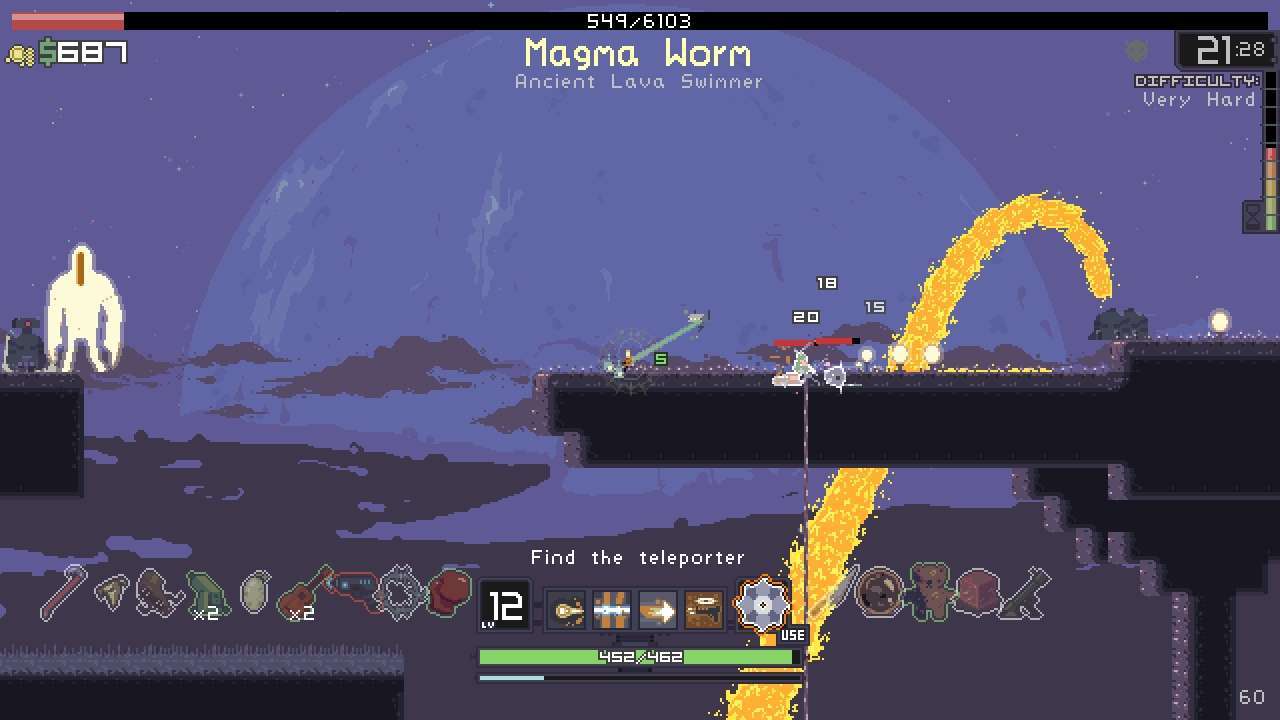The height and width of the screenshot is (720, 1280).
Task: Click the Find the teleporter objective text
Action: [x=638, y=557]
